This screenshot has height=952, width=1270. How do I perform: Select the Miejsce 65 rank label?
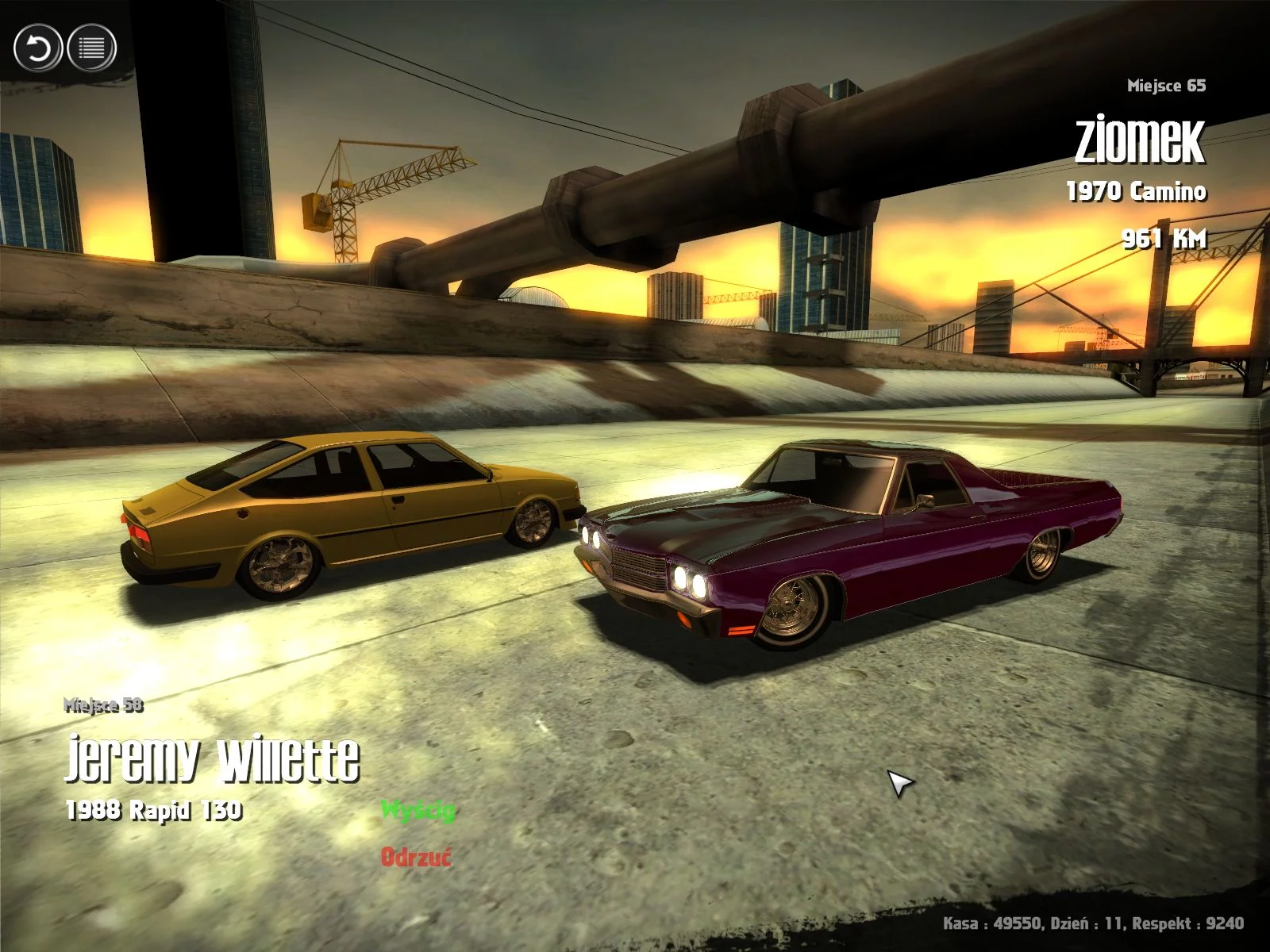tap(1166, 86)
